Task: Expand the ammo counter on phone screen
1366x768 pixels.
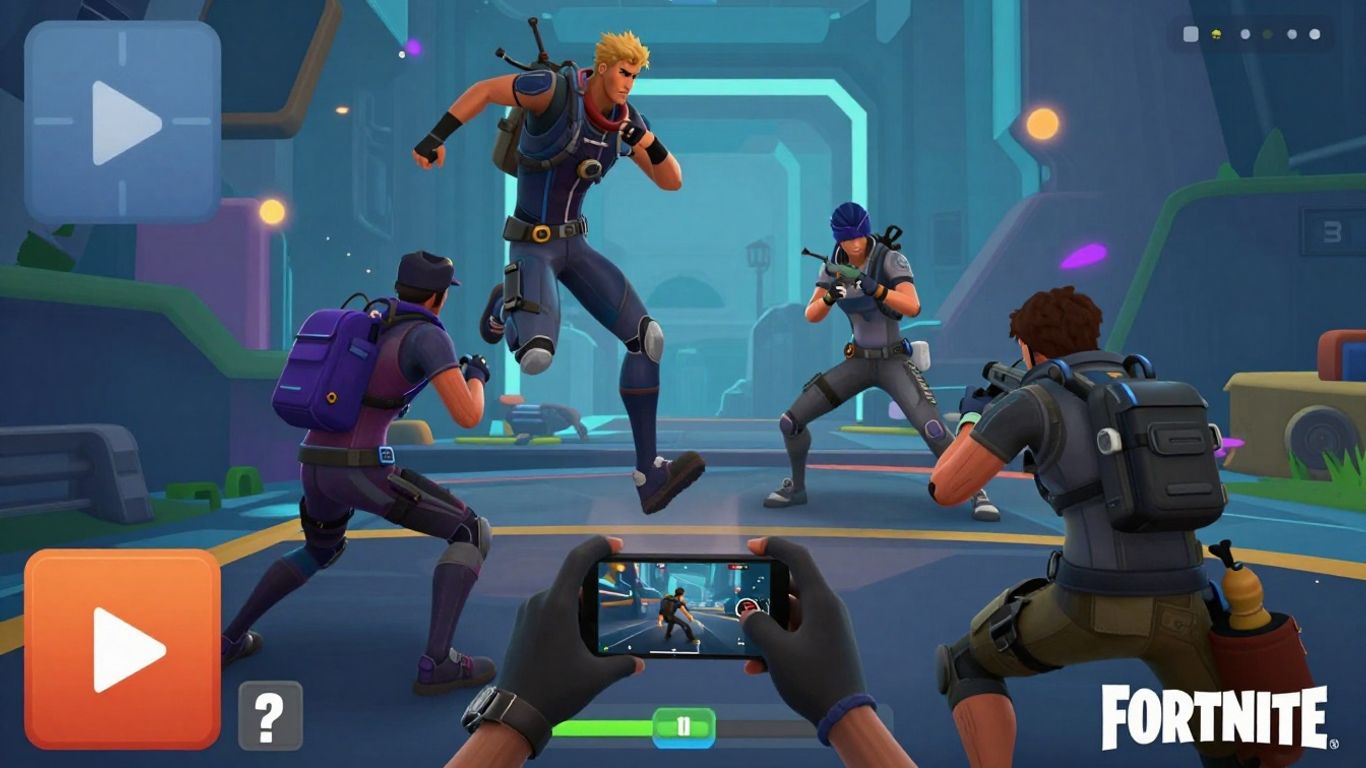Action: click(x=742, y=642)
